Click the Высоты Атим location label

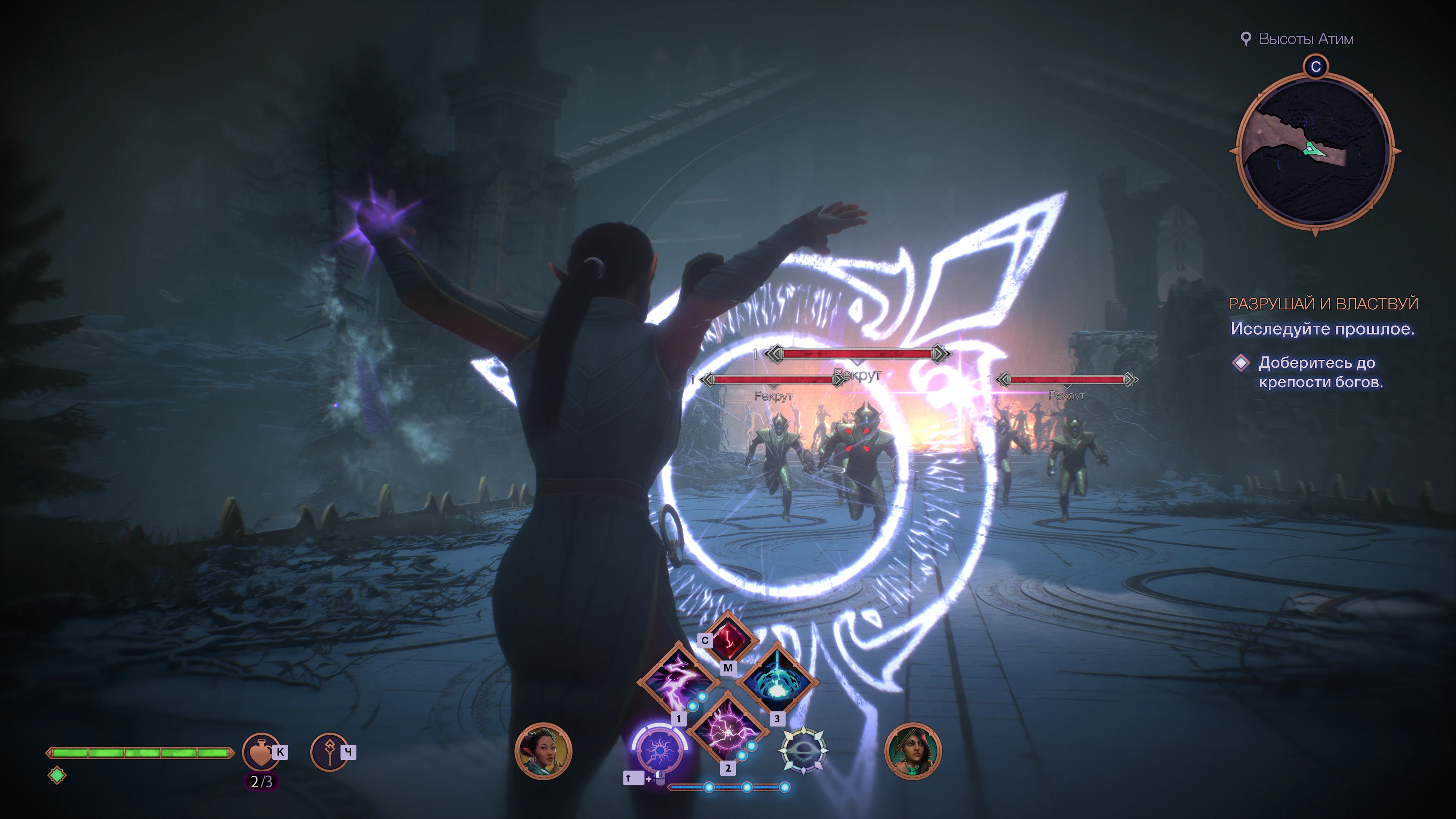(x=1306, y=39)
